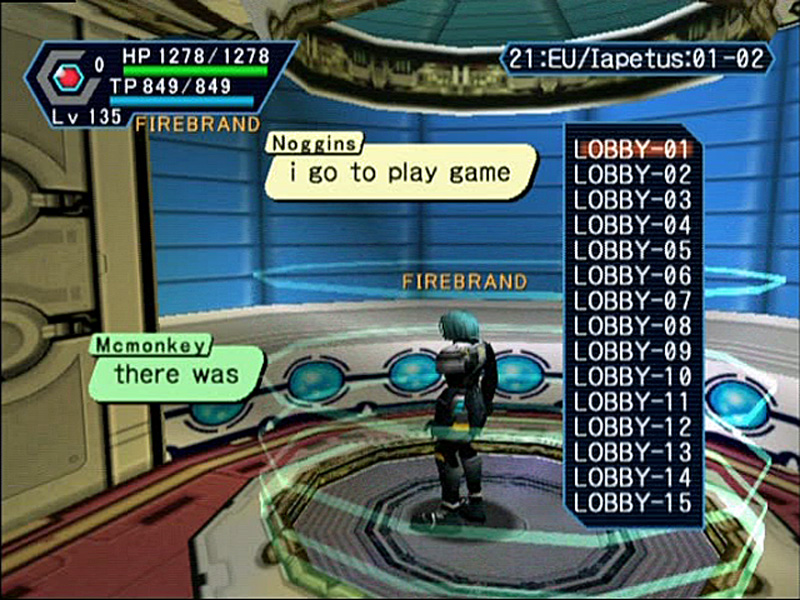Screen dimensions: 800x600
Task: Select the LOBBY-05 row
Action: click(632, 250)
